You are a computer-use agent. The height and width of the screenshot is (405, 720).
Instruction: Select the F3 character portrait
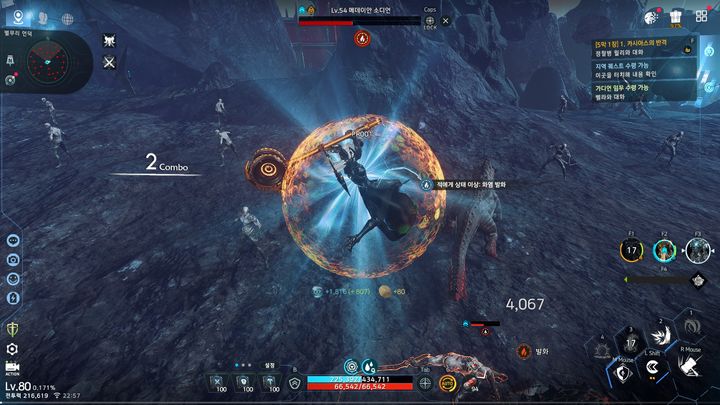tap(698, 251)
